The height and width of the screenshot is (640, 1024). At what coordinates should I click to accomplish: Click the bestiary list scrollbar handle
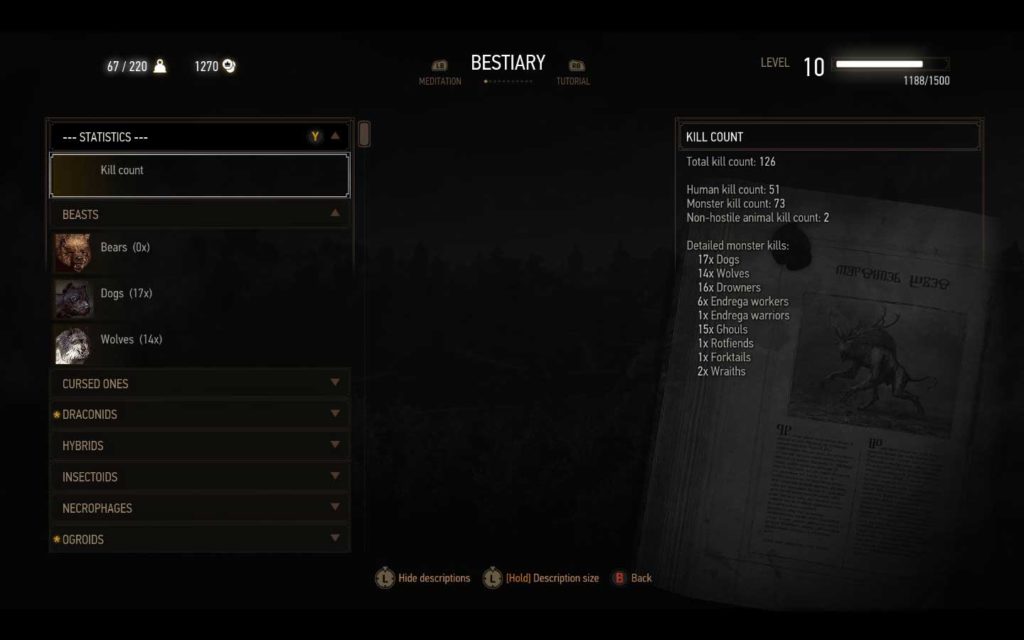[x=364, y=134]
